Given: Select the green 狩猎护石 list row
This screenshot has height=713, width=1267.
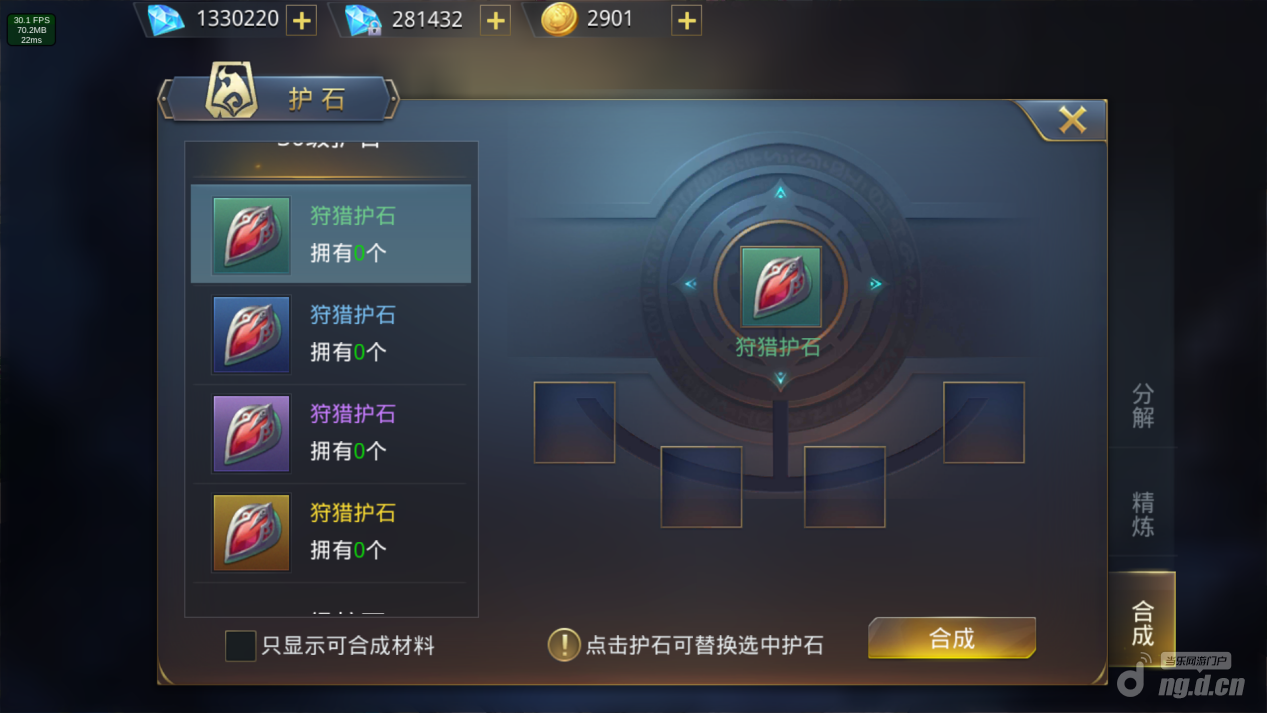Looking at the screenshot, I should pos(331,235).
